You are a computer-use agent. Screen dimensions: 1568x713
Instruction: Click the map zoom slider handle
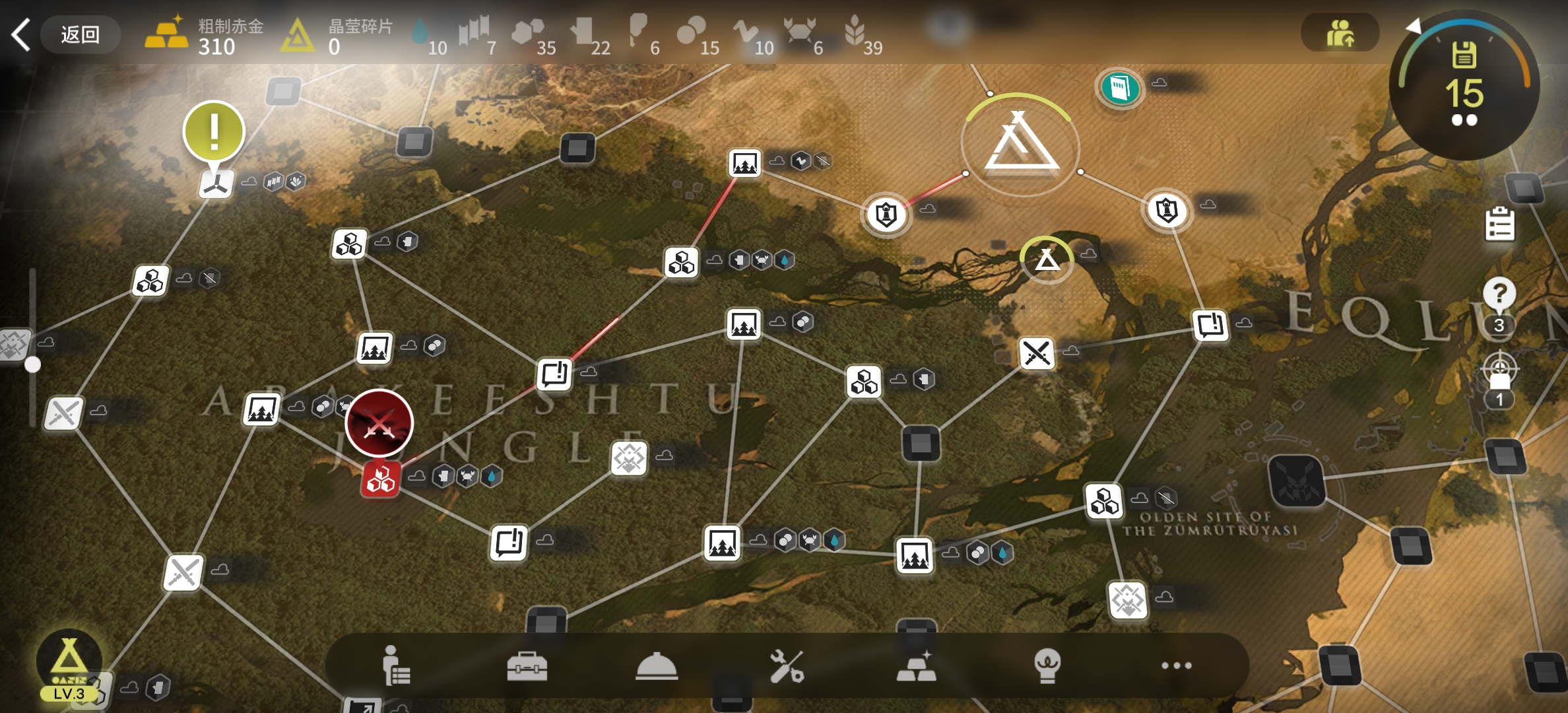[x=32, y=364]
